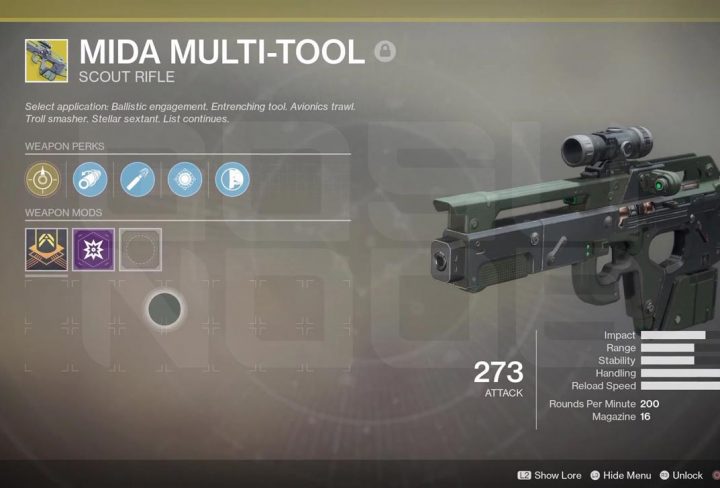Choose the bullet magazine perk icon

point(138,180)
